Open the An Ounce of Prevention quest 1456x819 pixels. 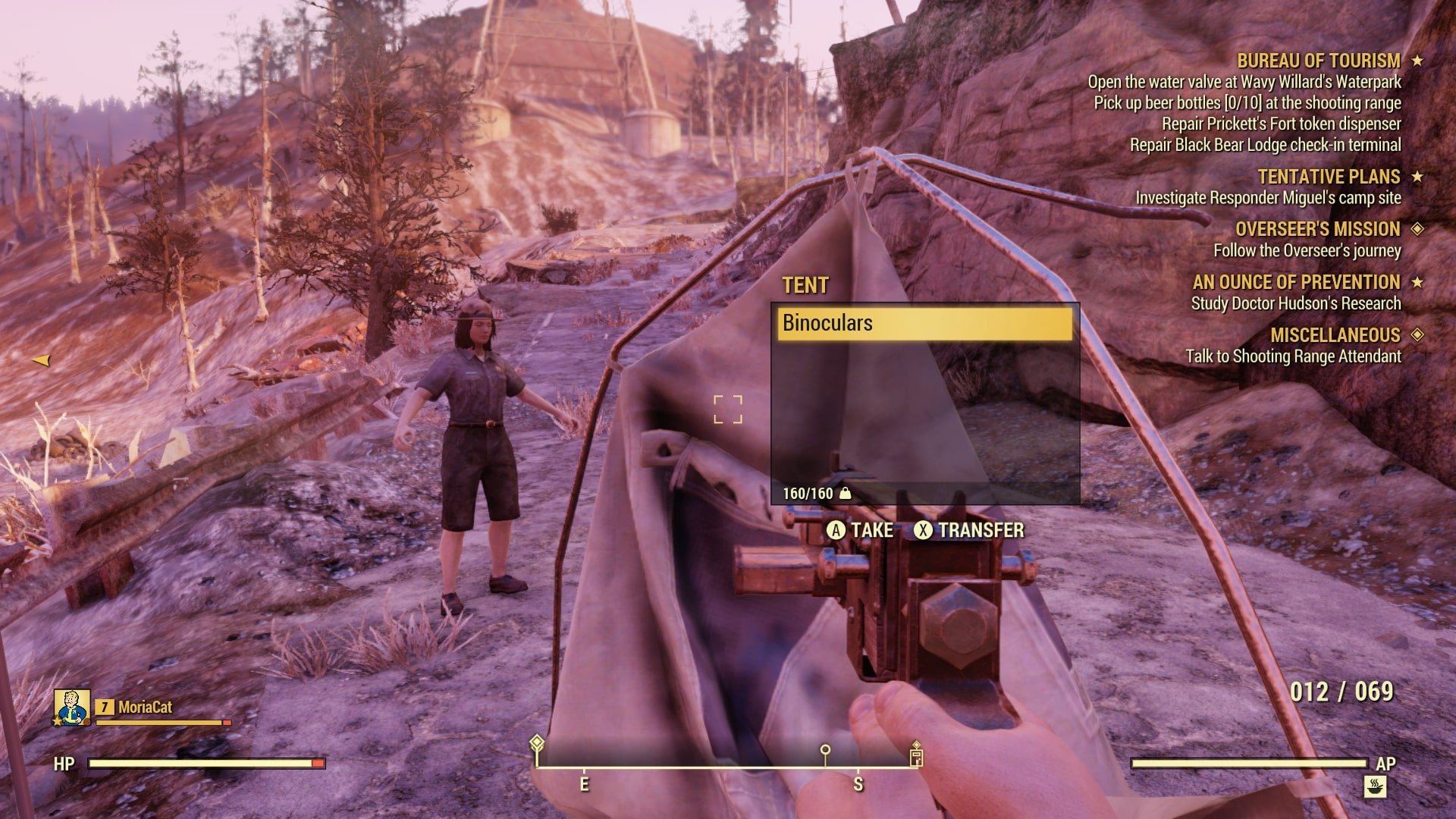pyautogui.click(x=1296, y=282)
